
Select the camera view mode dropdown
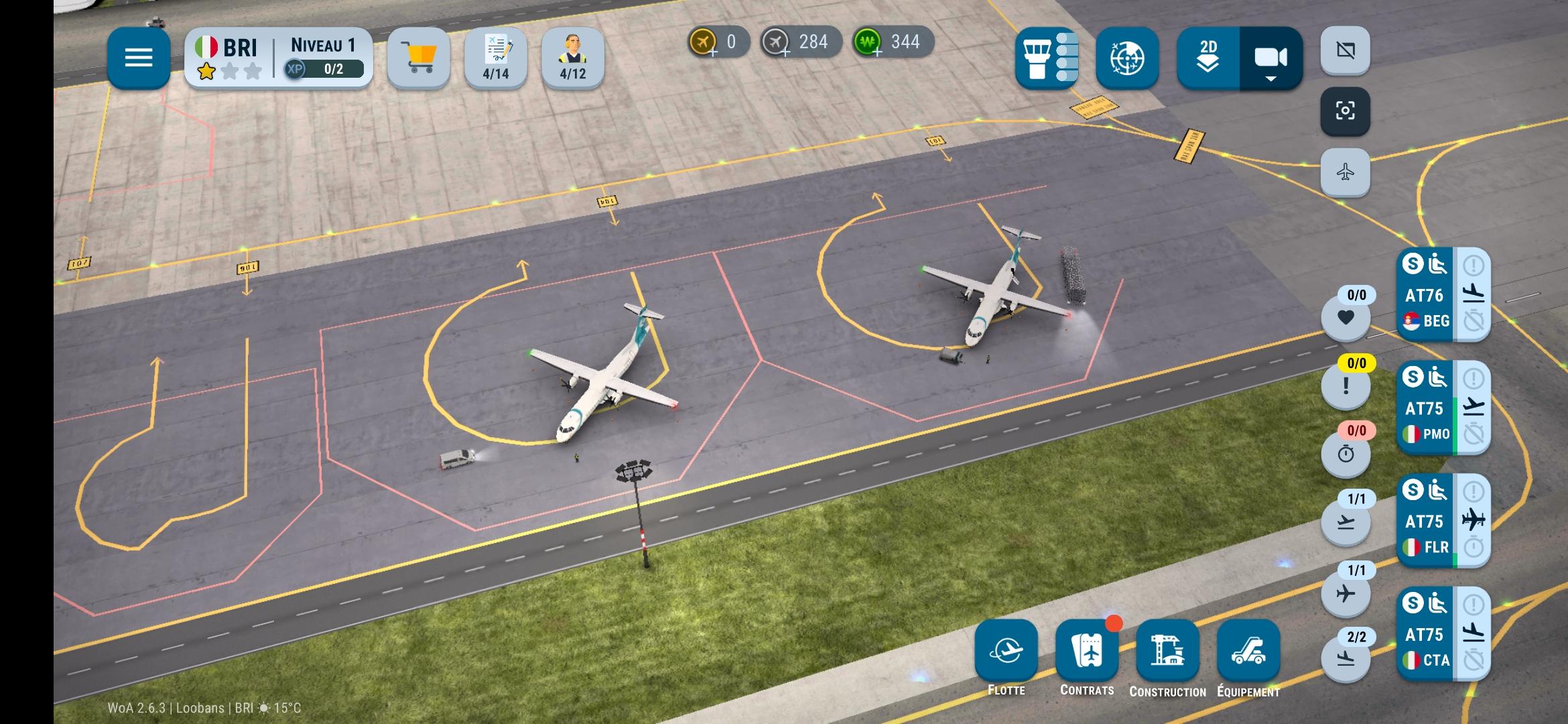(x=1270, y=58)
